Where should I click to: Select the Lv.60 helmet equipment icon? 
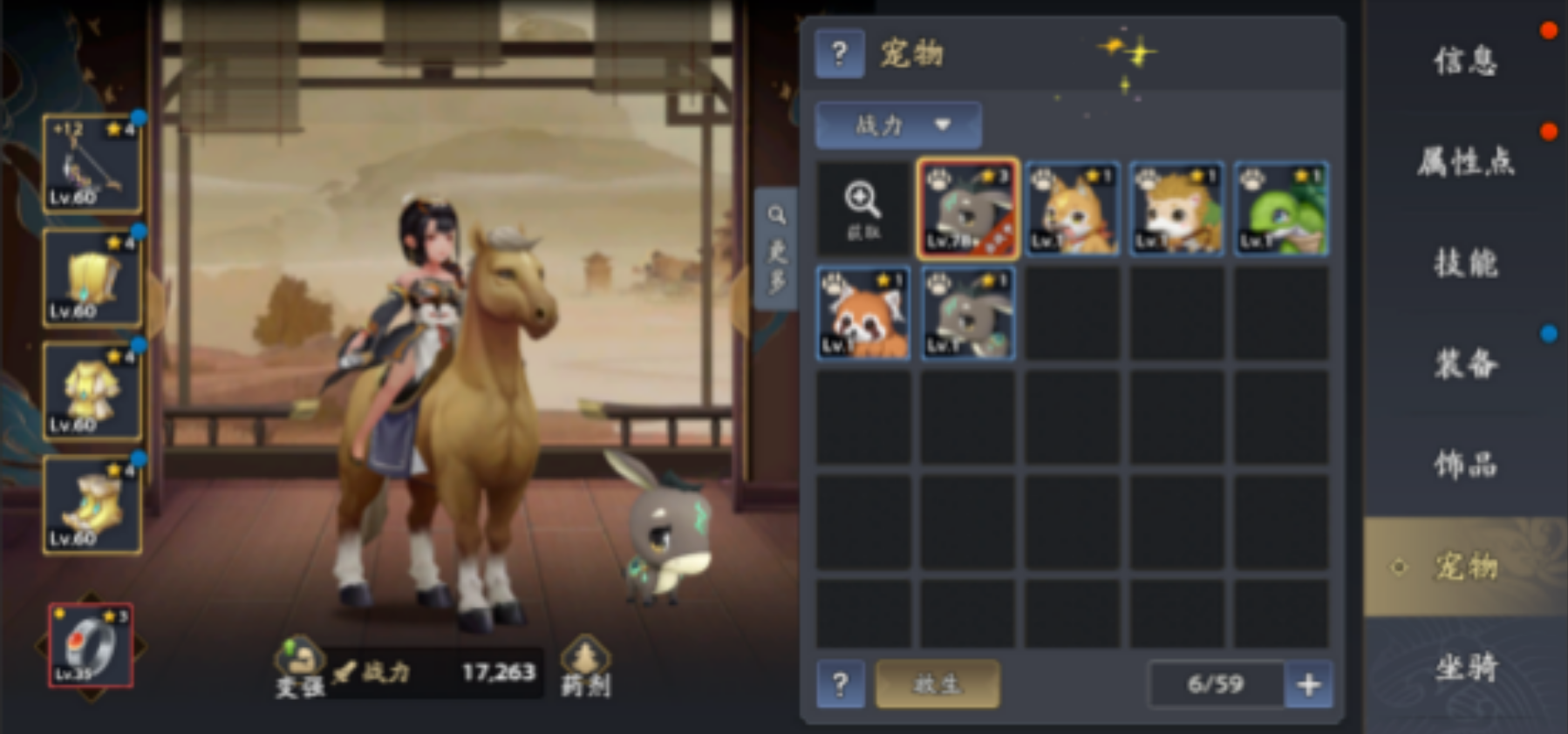point(91,277)
